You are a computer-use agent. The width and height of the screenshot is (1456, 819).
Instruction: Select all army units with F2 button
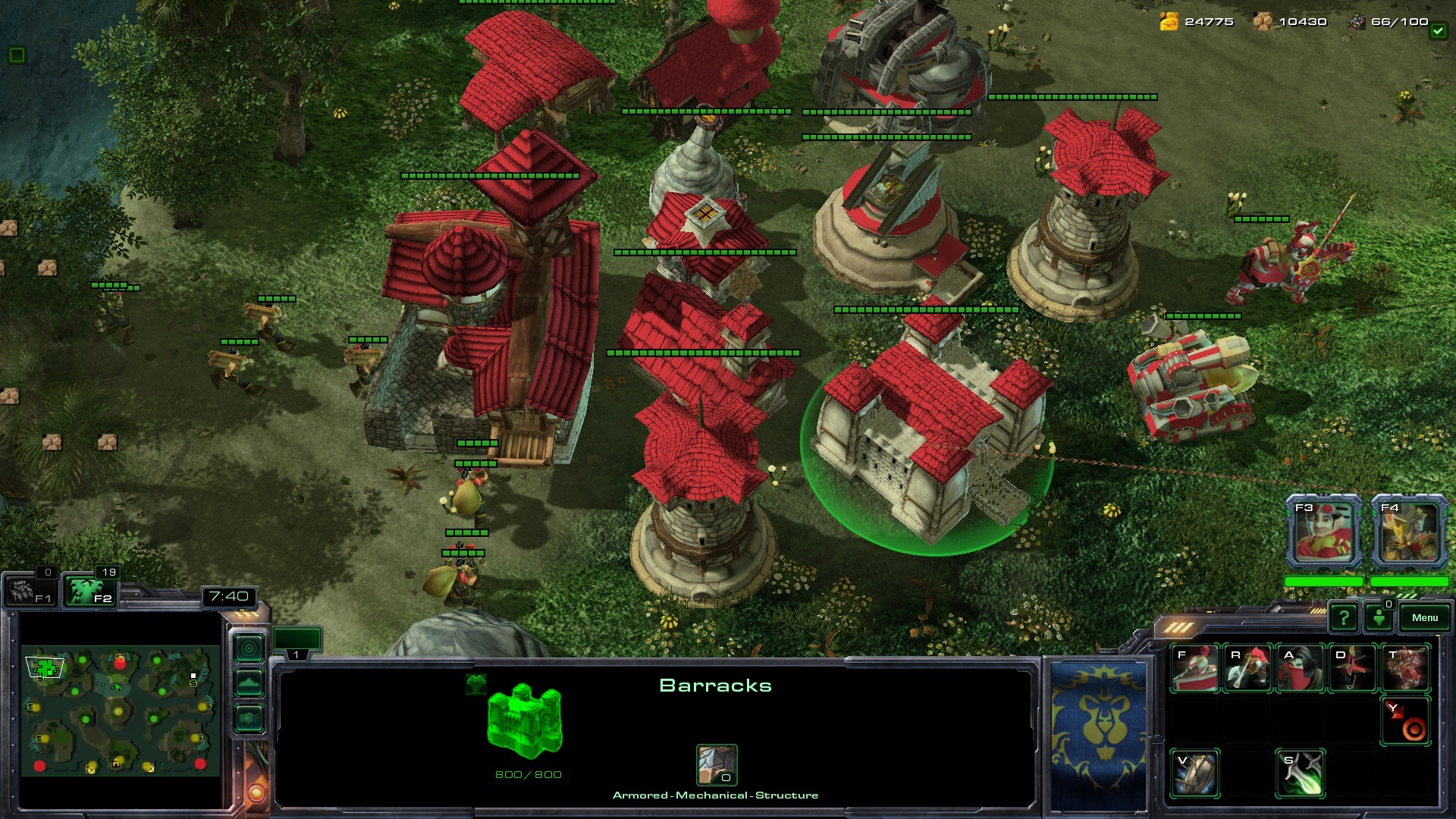[89, 591]
